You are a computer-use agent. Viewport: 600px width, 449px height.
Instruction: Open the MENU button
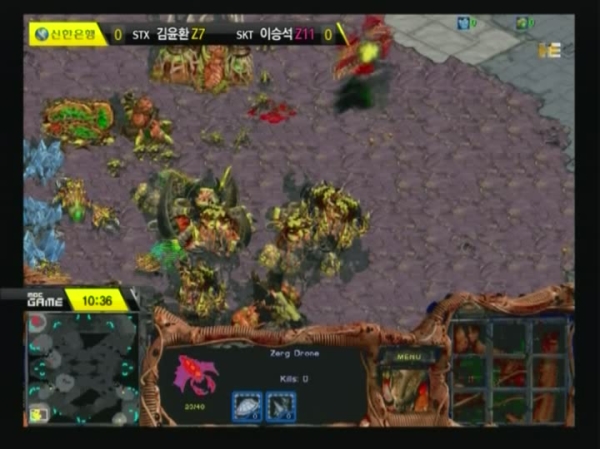tap(408, 355)
